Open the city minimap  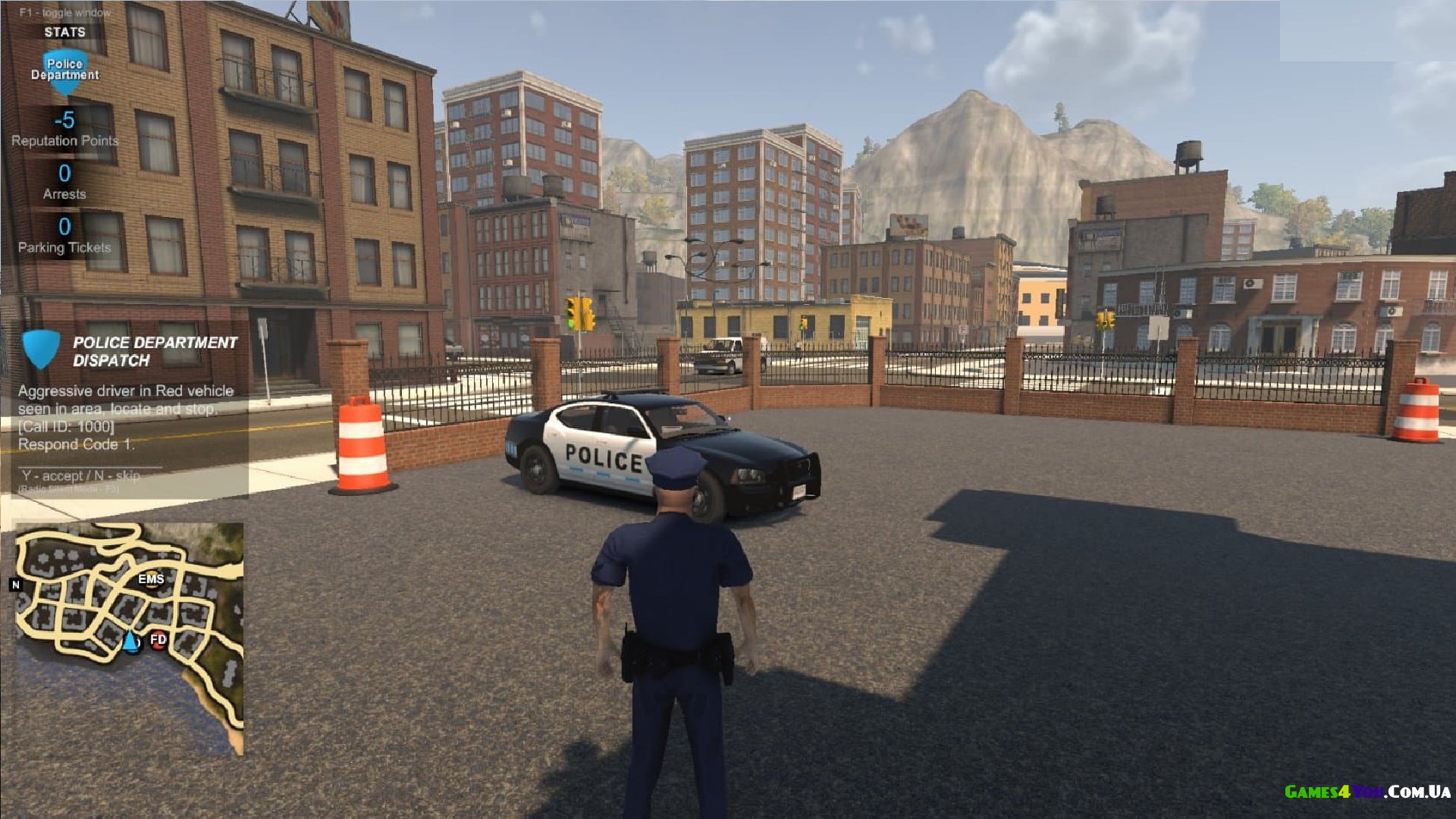130,639
